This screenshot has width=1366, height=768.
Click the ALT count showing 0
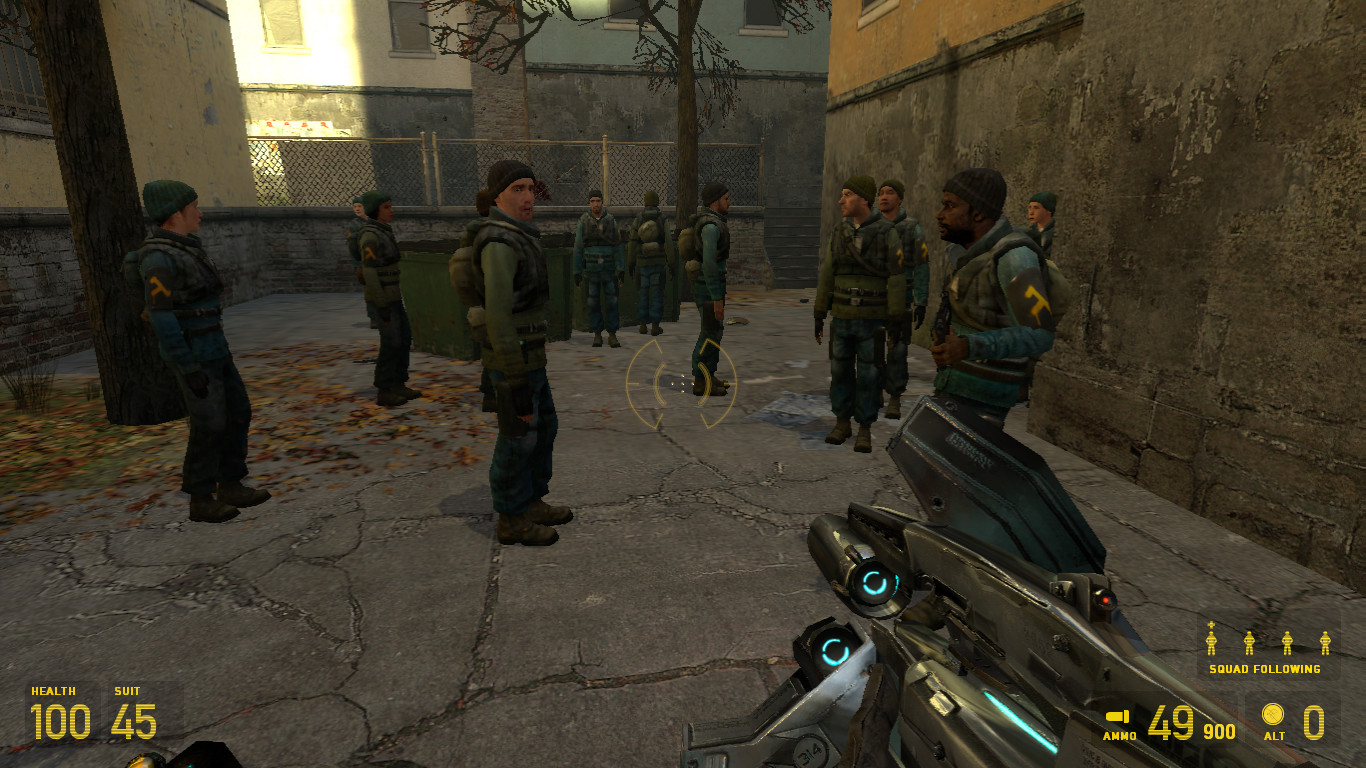point(1314,721)
